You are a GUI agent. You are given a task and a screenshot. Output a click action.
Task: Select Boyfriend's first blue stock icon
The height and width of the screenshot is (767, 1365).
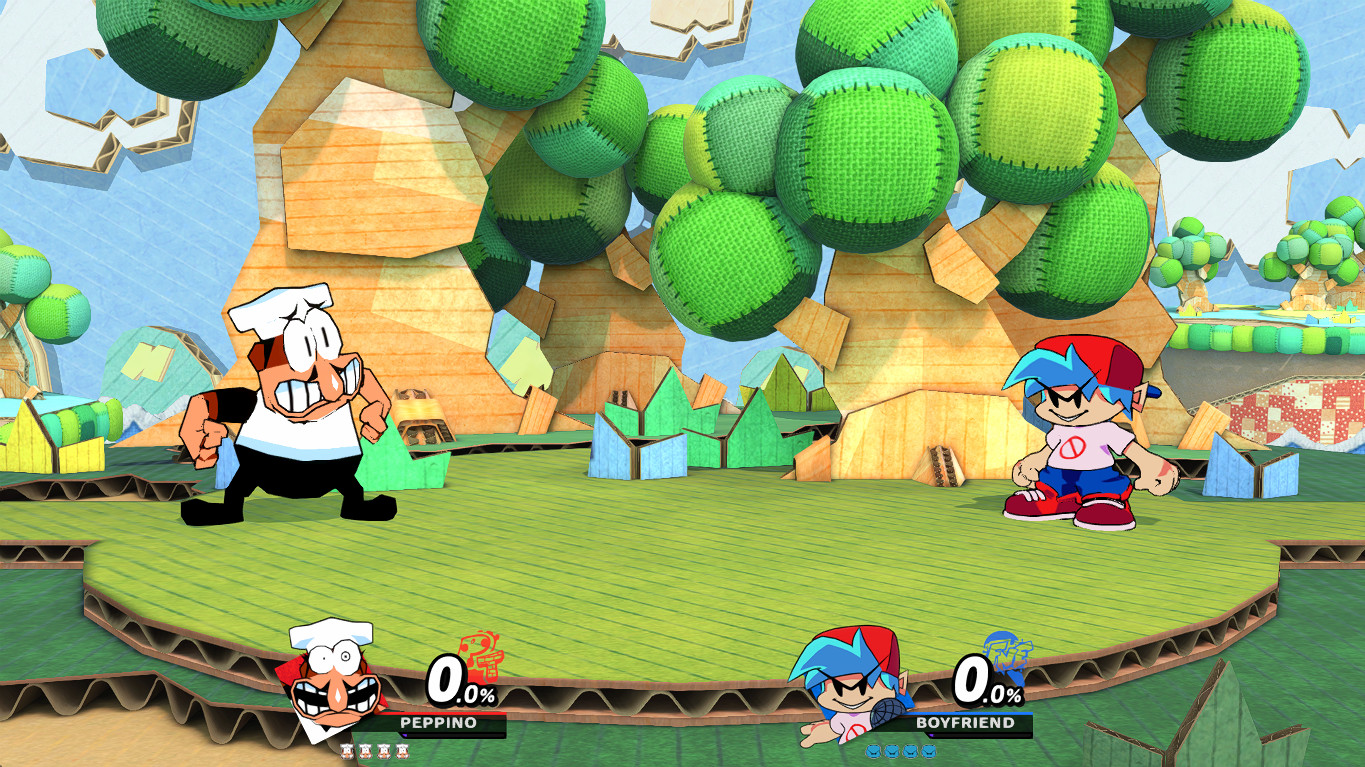point(875,752)
